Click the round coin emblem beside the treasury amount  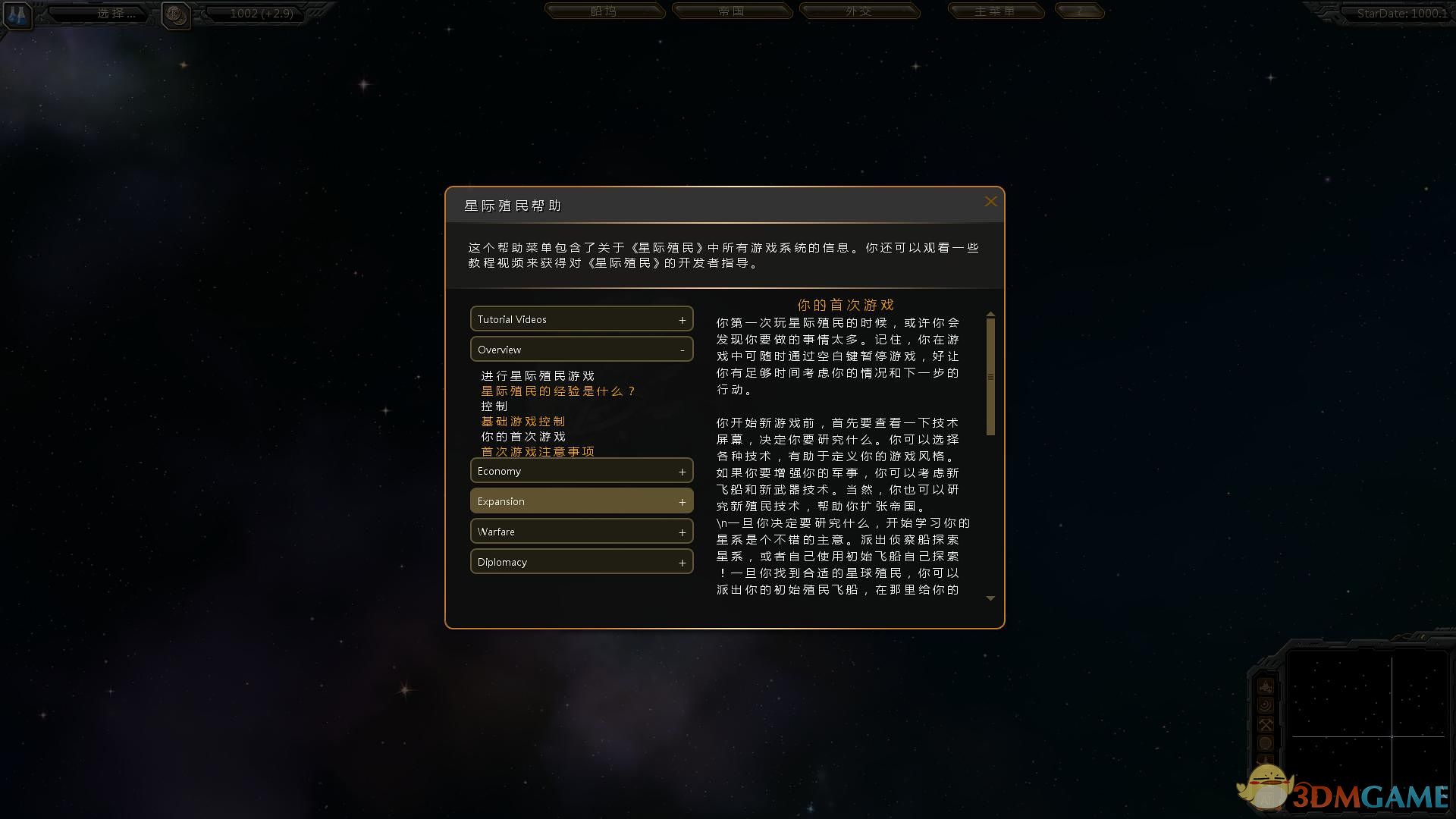point(176,16)
